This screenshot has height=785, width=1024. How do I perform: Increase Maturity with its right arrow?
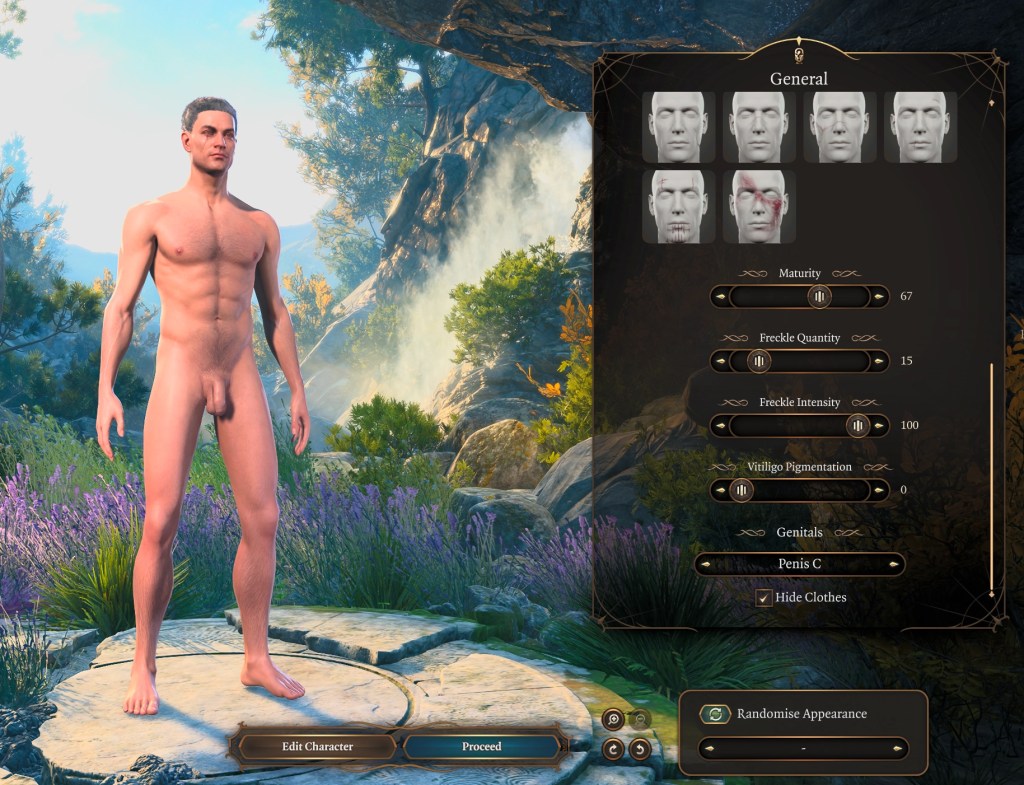[x=879, y=297]
